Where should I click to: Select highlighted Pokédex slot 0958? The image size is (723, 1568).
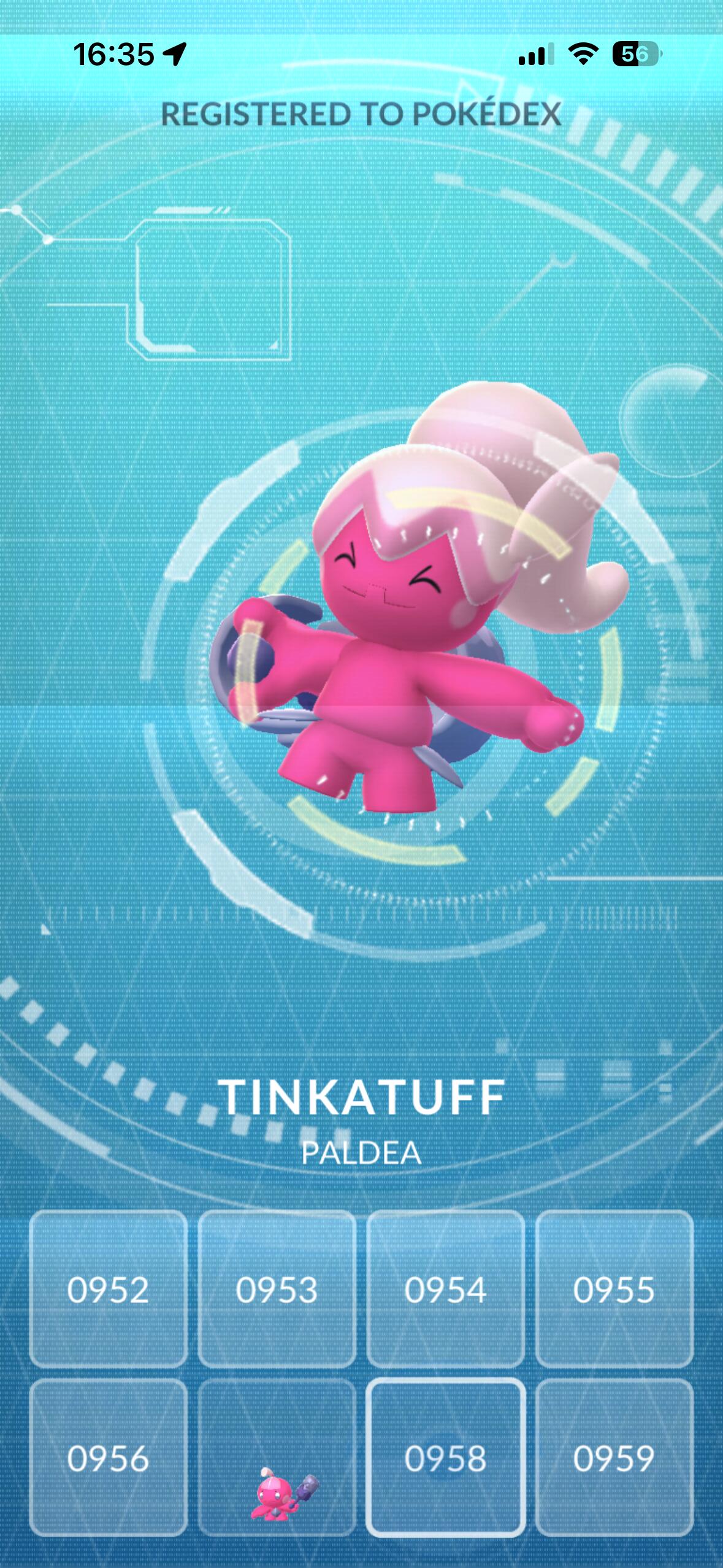pyautogui.click(x=445, y=1458)
